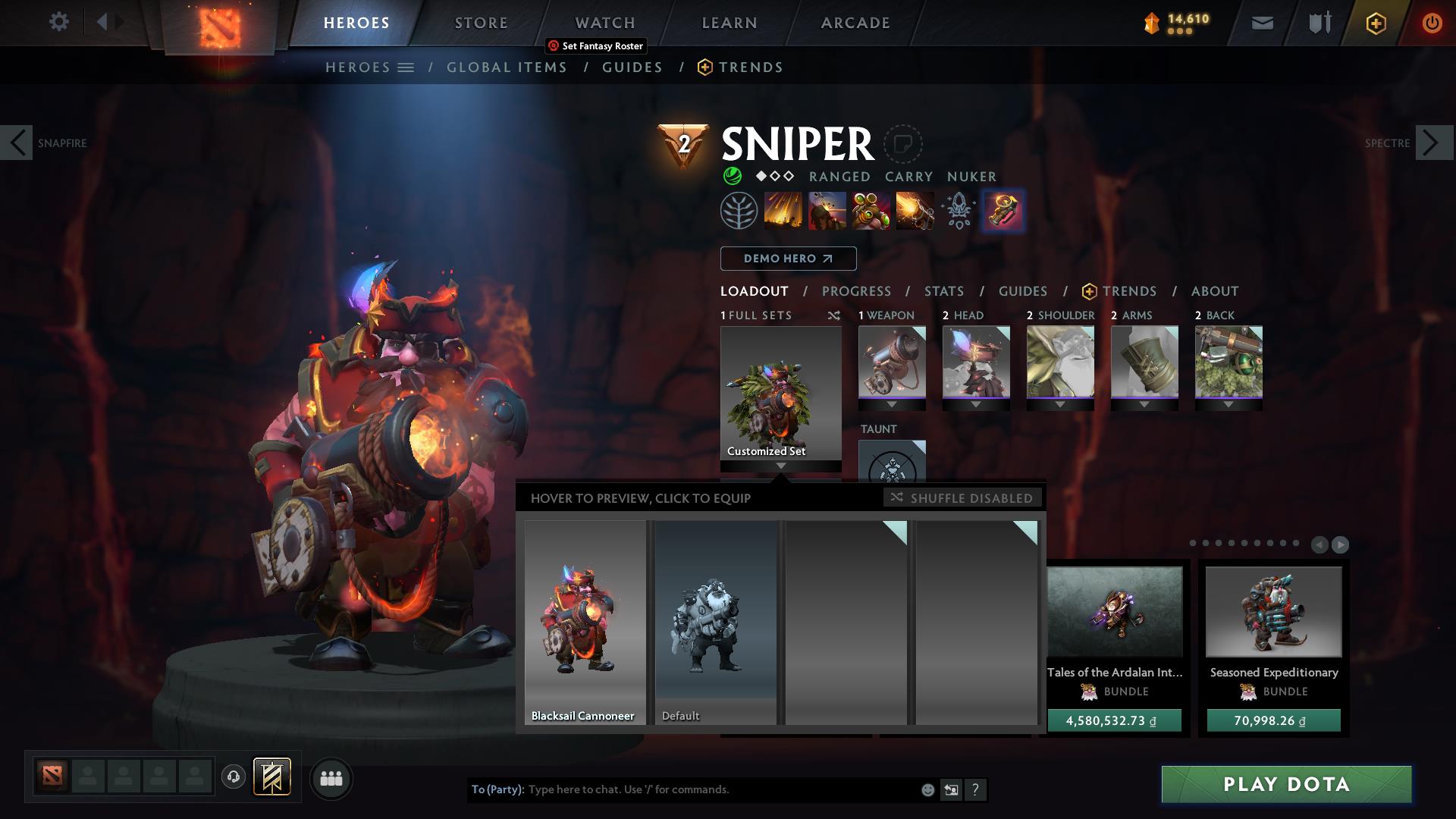This screenshot has height=819, width=1456.
Task: Show the Progress section
Action: (x=856, y=291)
